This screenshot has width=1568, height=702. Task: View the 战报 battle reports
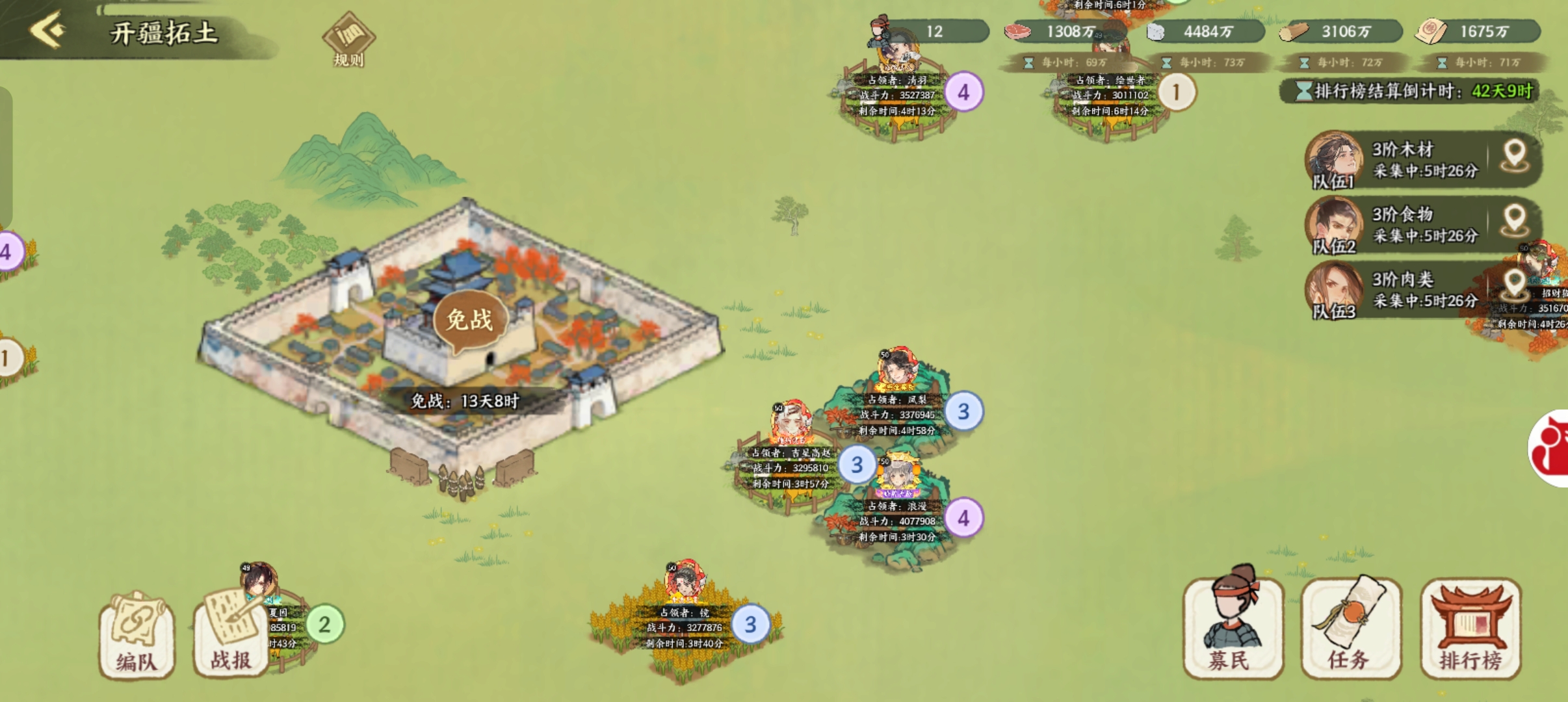click(231, 634)
